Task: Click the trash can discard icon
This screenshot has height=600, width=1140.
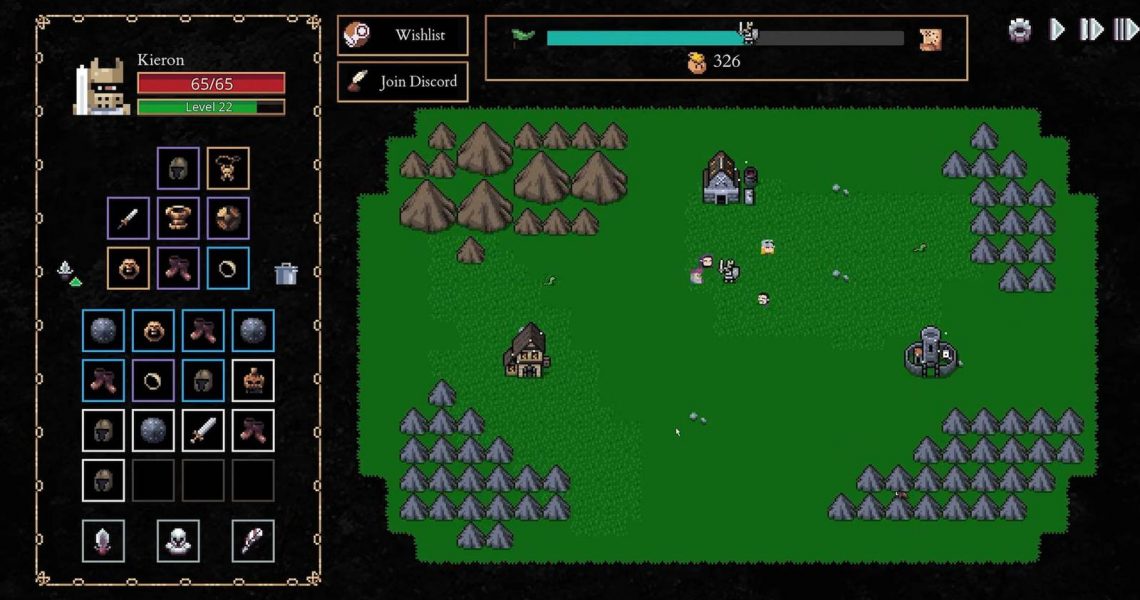Action: (x=286, y=273)
